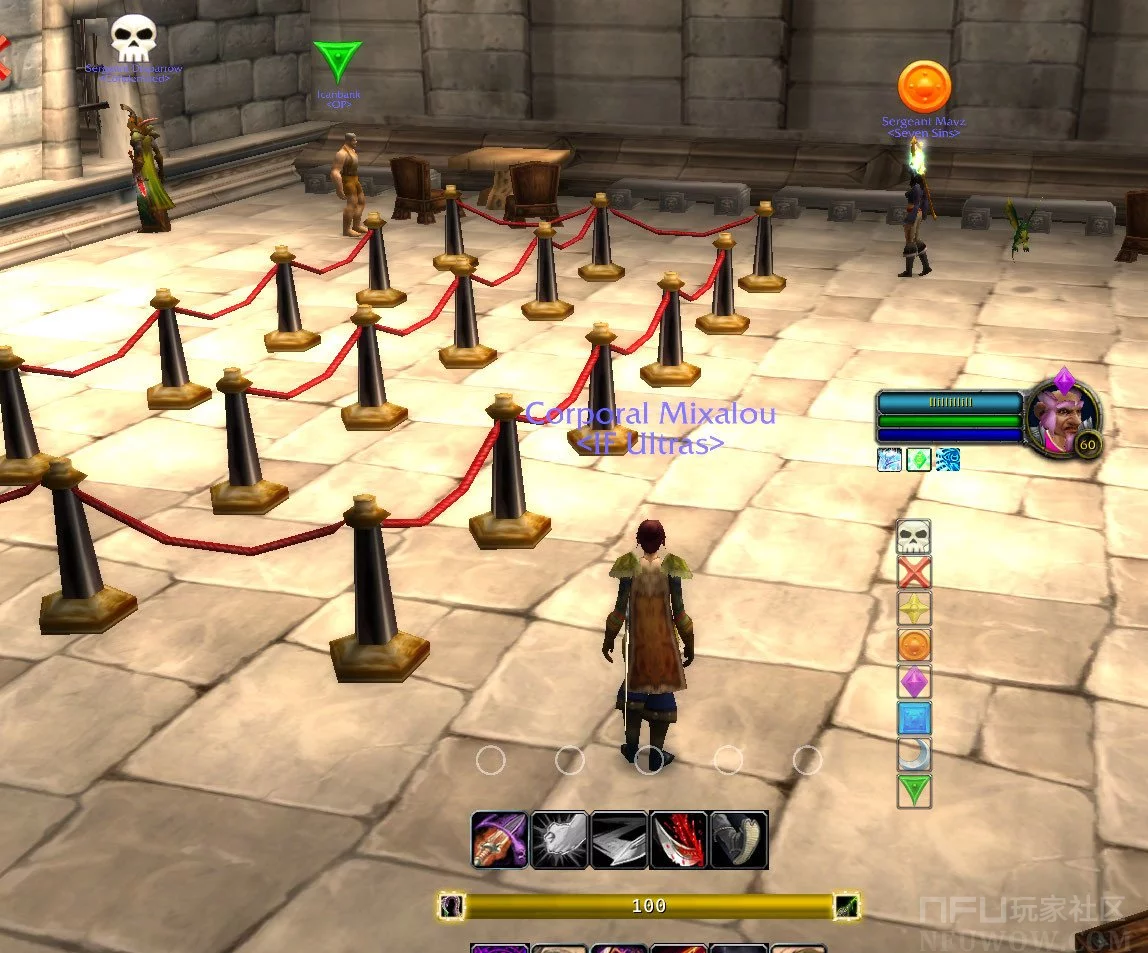
Task: Pick the crescent moon raid marker
Action: pyautogui.click(x=914, y=755)
